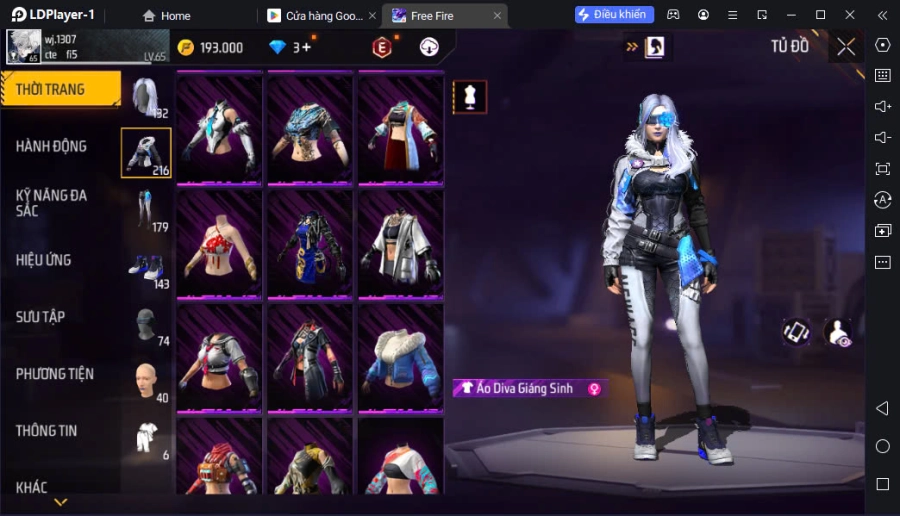Viewport: 900px width, 516px height.
Task: Select the blue fur-collar puffer jacket
Action: [x=401, y=355]
